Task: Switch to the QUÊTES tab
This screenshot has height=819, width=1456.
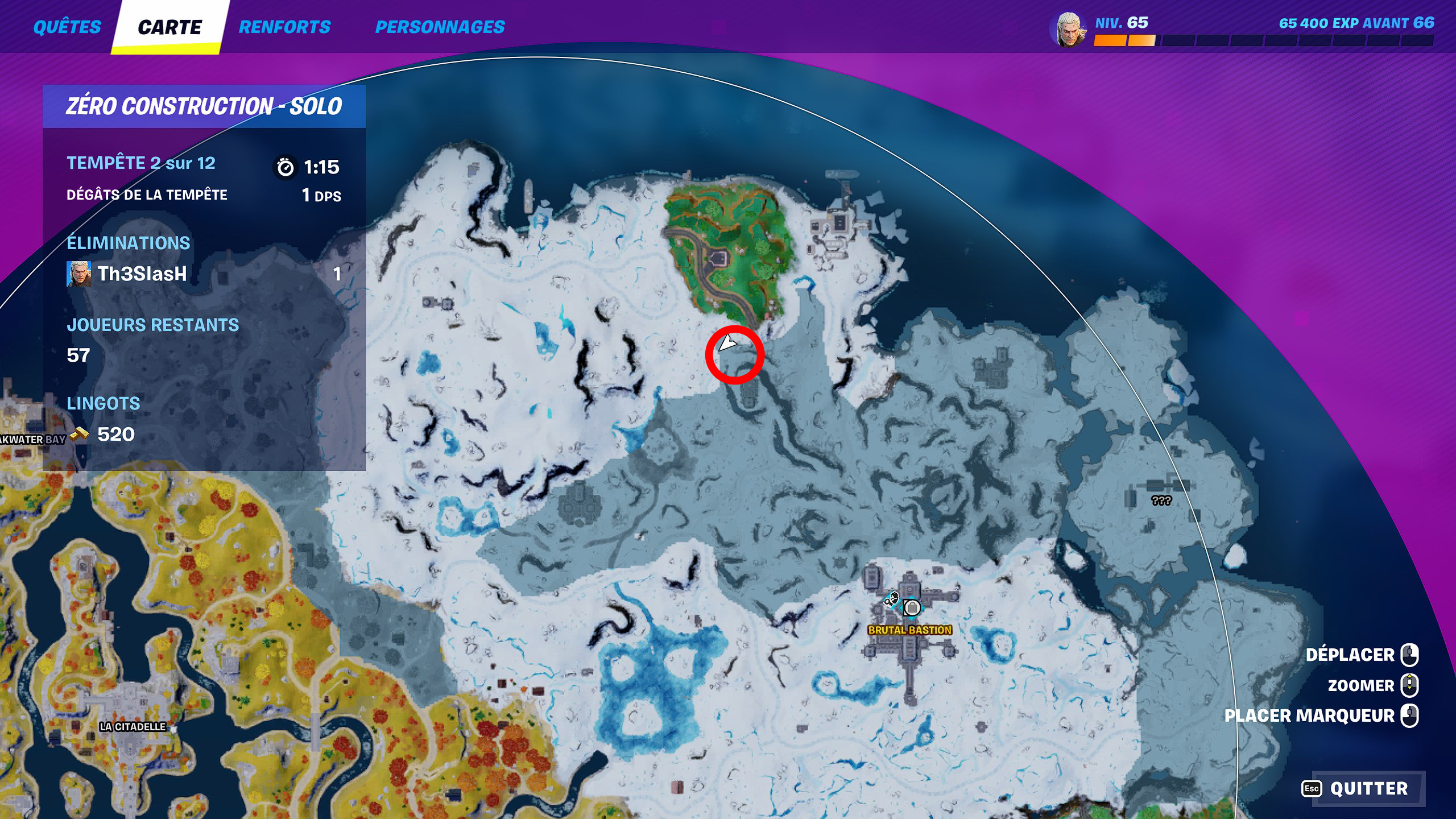Action: (x=68, y=26)
